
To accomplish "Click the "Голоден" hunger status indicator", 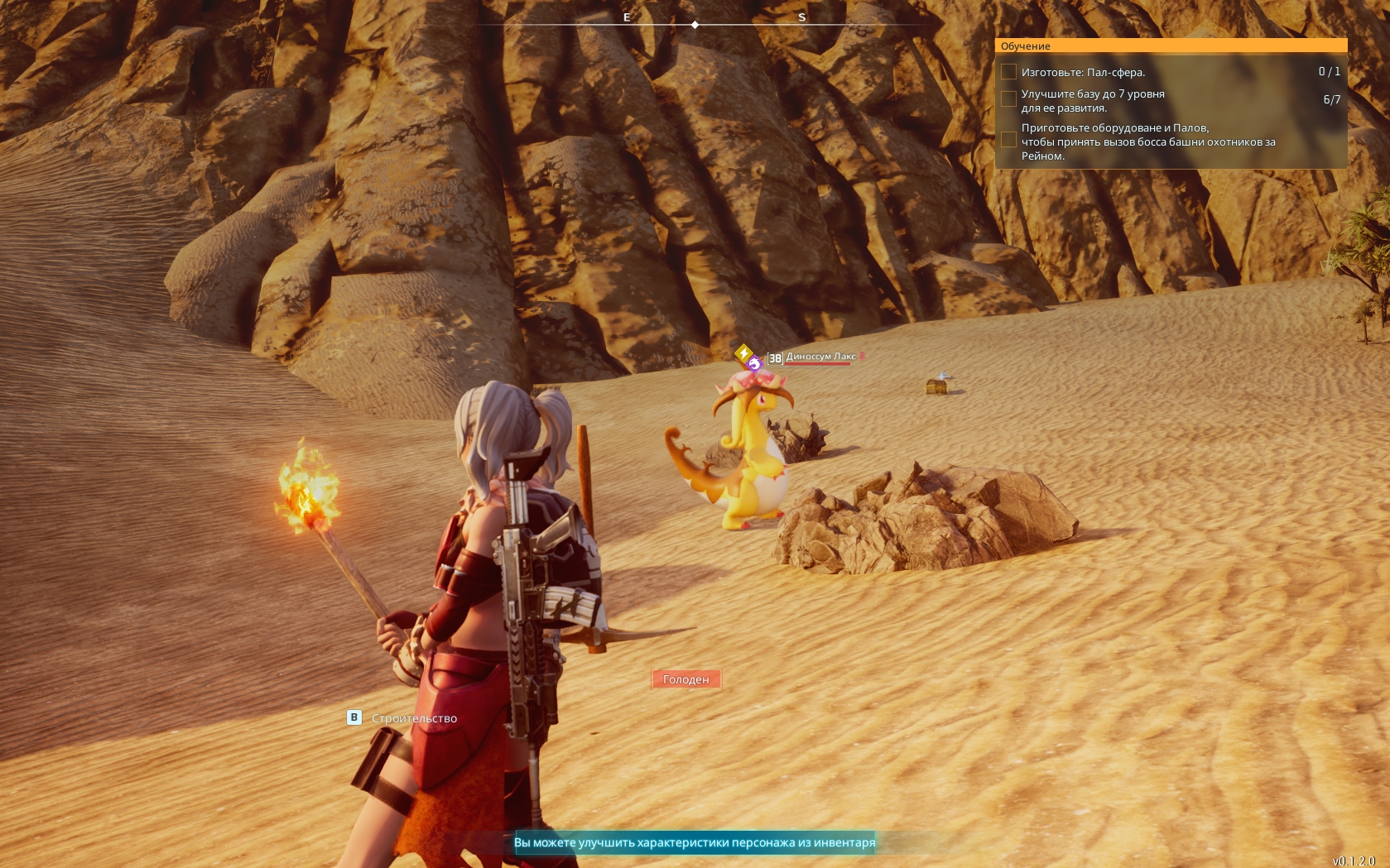I will point(686,679).
